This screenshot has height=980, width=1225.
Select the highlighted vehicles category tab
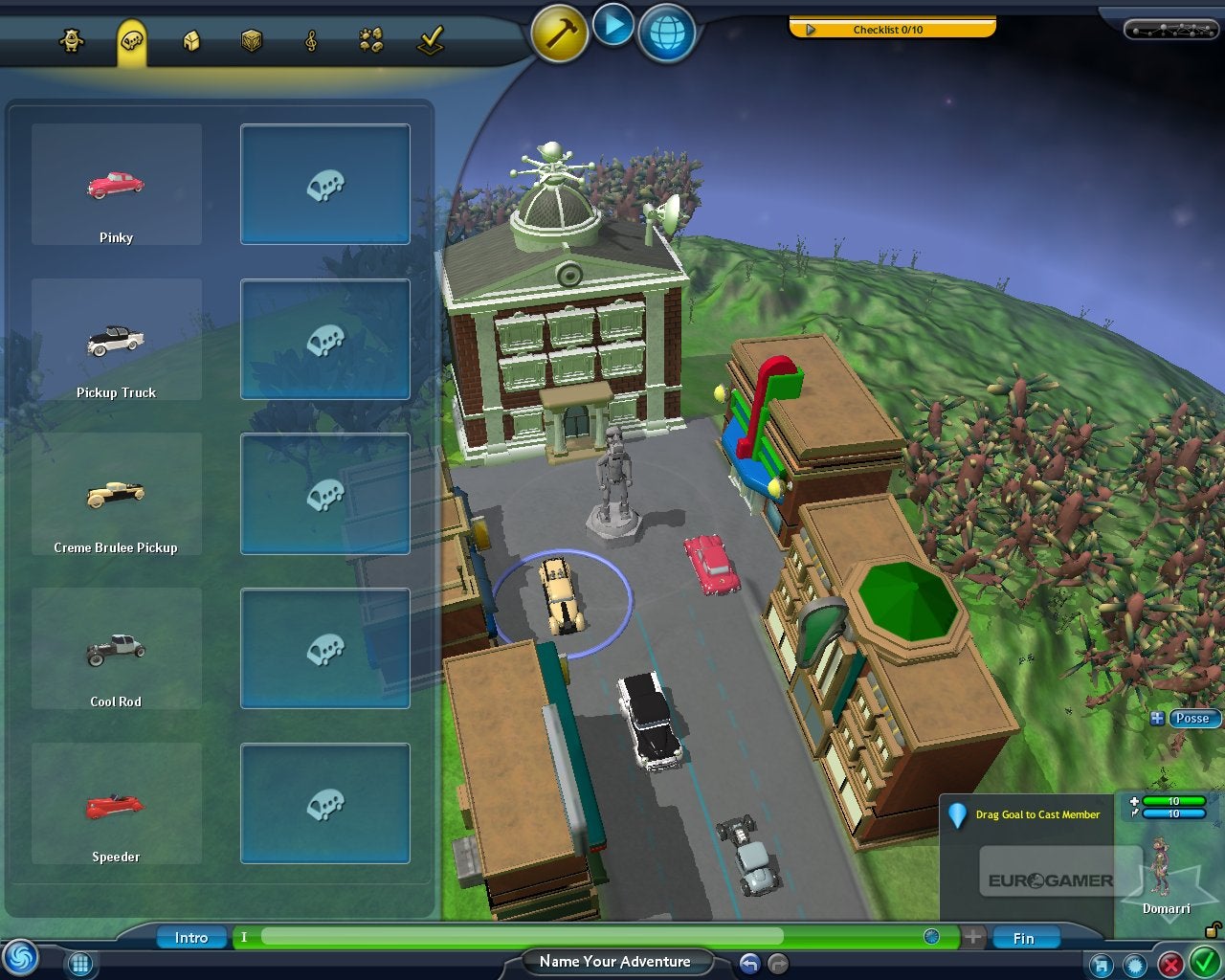134,40
